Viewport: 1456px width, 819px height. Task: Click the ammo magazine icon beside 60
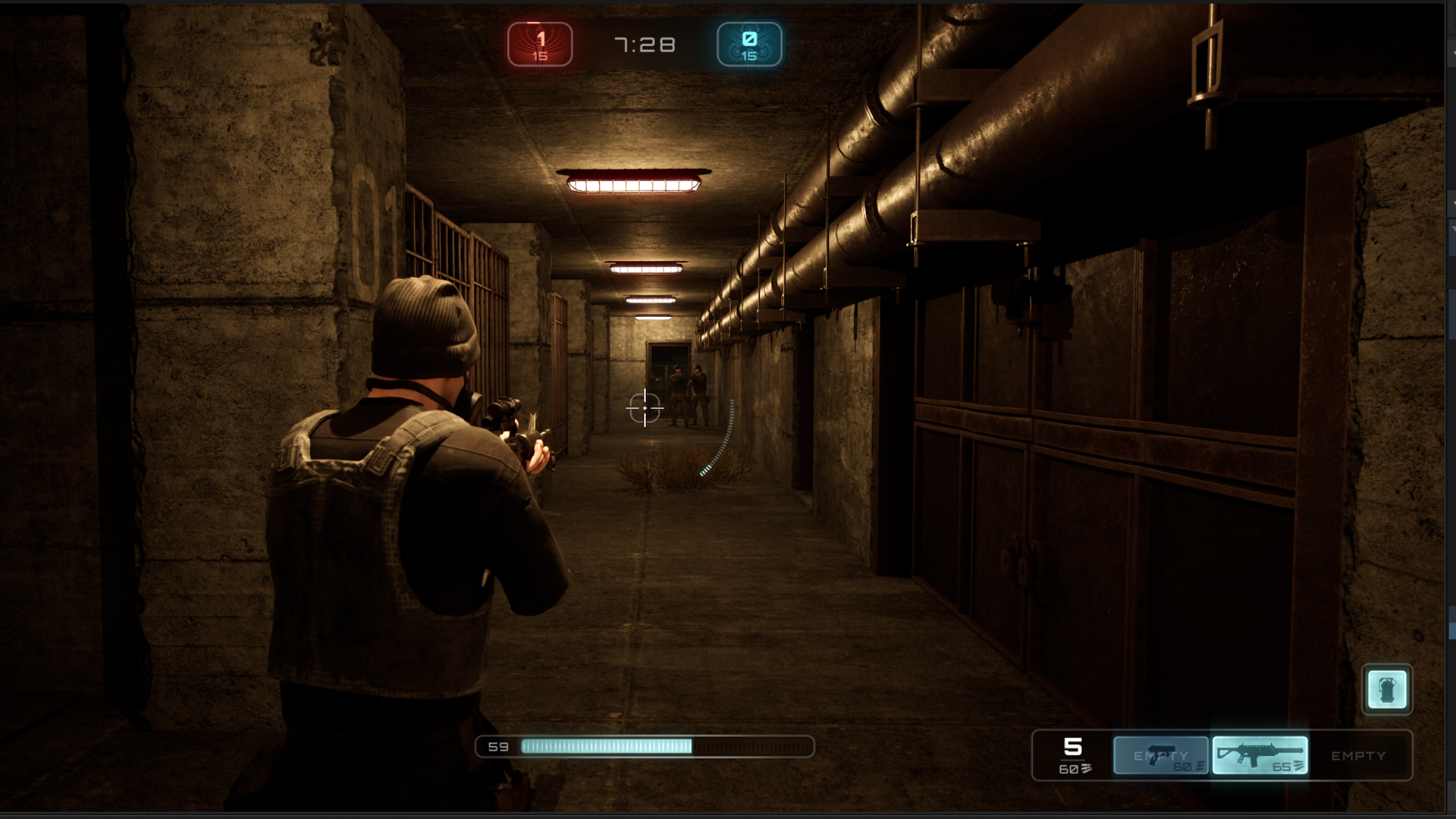pos(1086,768)
